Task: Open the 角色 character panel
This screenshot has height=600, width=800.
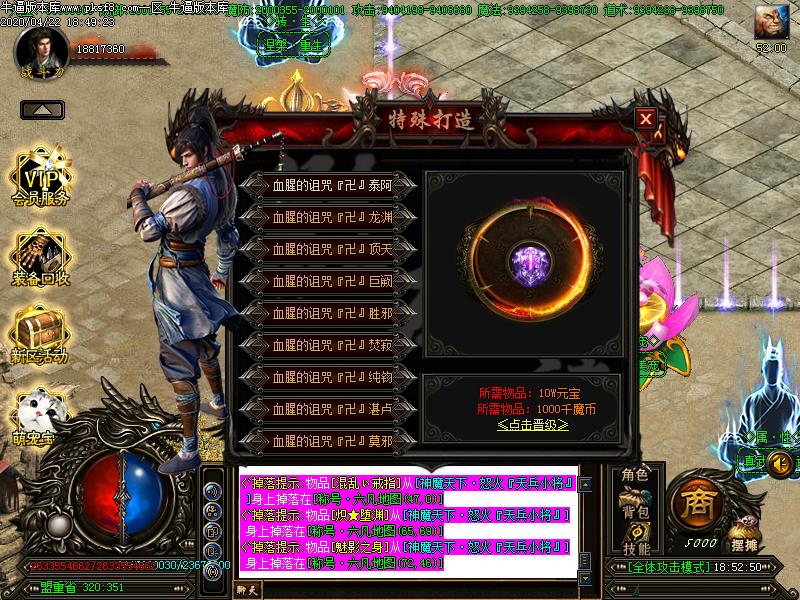Action: pos(635,474)
